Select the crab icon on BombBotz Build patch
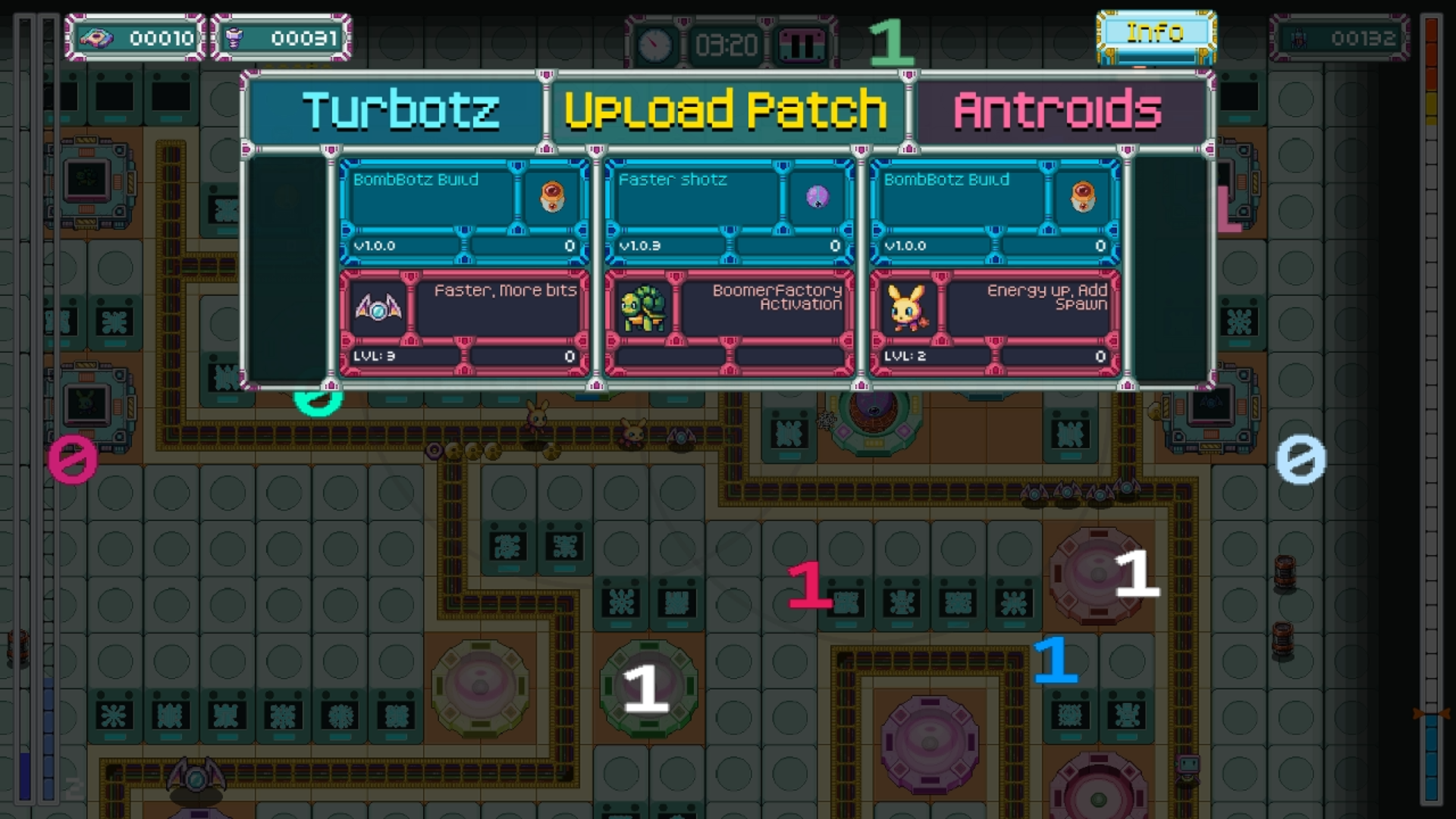Viewport: 1456px width, 819px height. tap(551, 197)
